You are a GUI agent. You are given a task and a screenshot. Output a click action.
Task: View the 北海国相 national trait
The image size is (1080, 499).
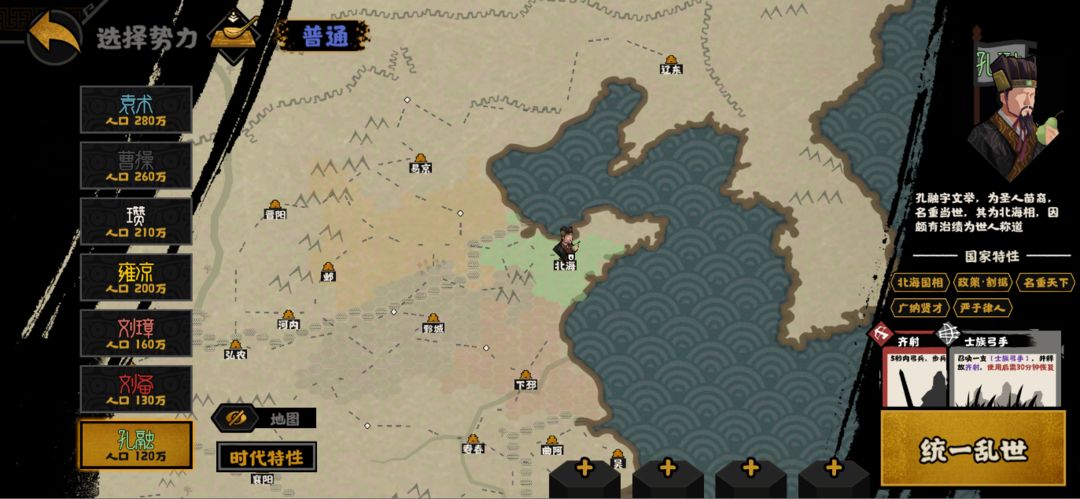(x=922, y=283)
